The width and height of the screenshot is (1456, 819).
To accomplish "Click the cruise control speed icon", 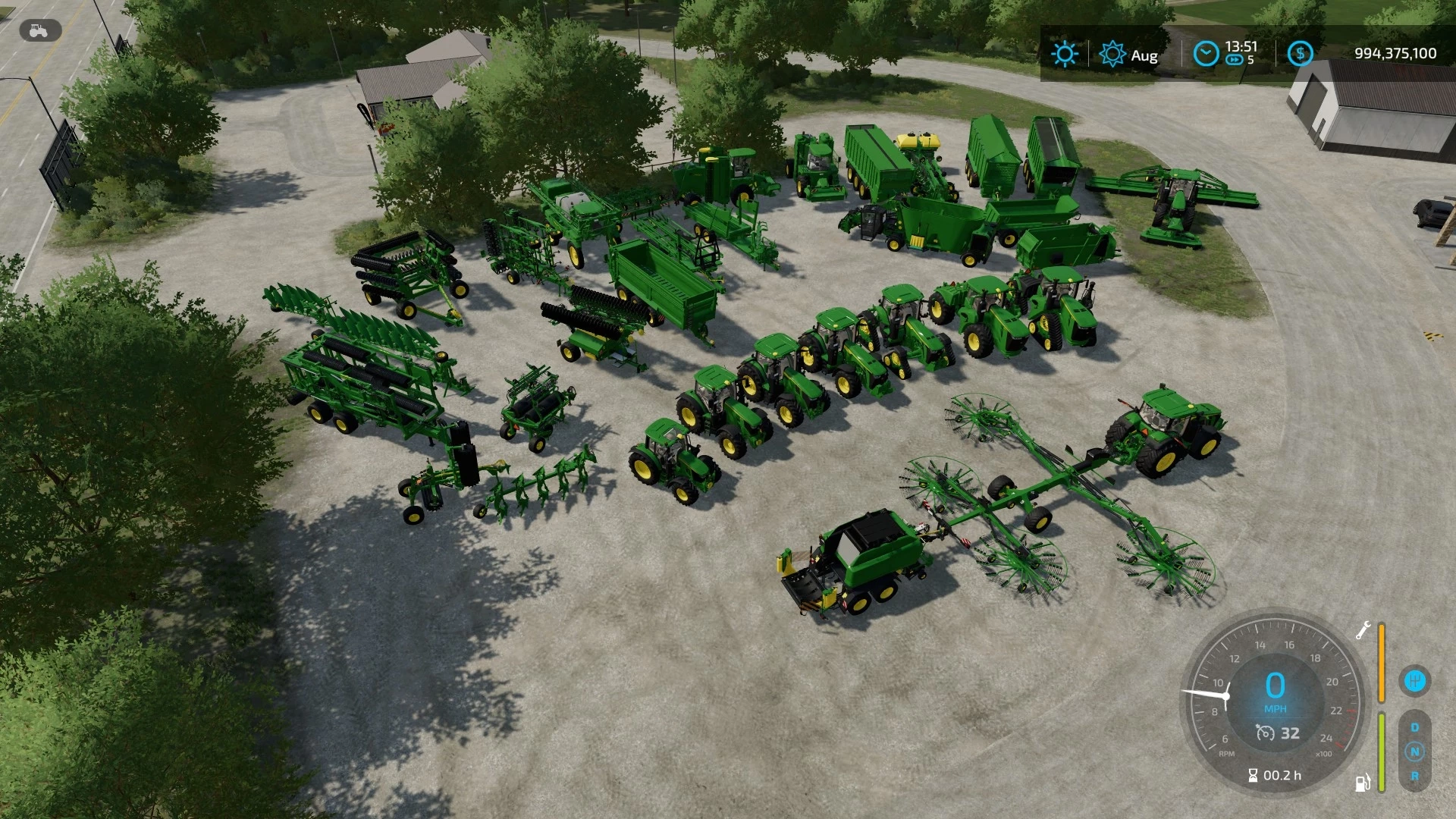I will (1265, 733).
